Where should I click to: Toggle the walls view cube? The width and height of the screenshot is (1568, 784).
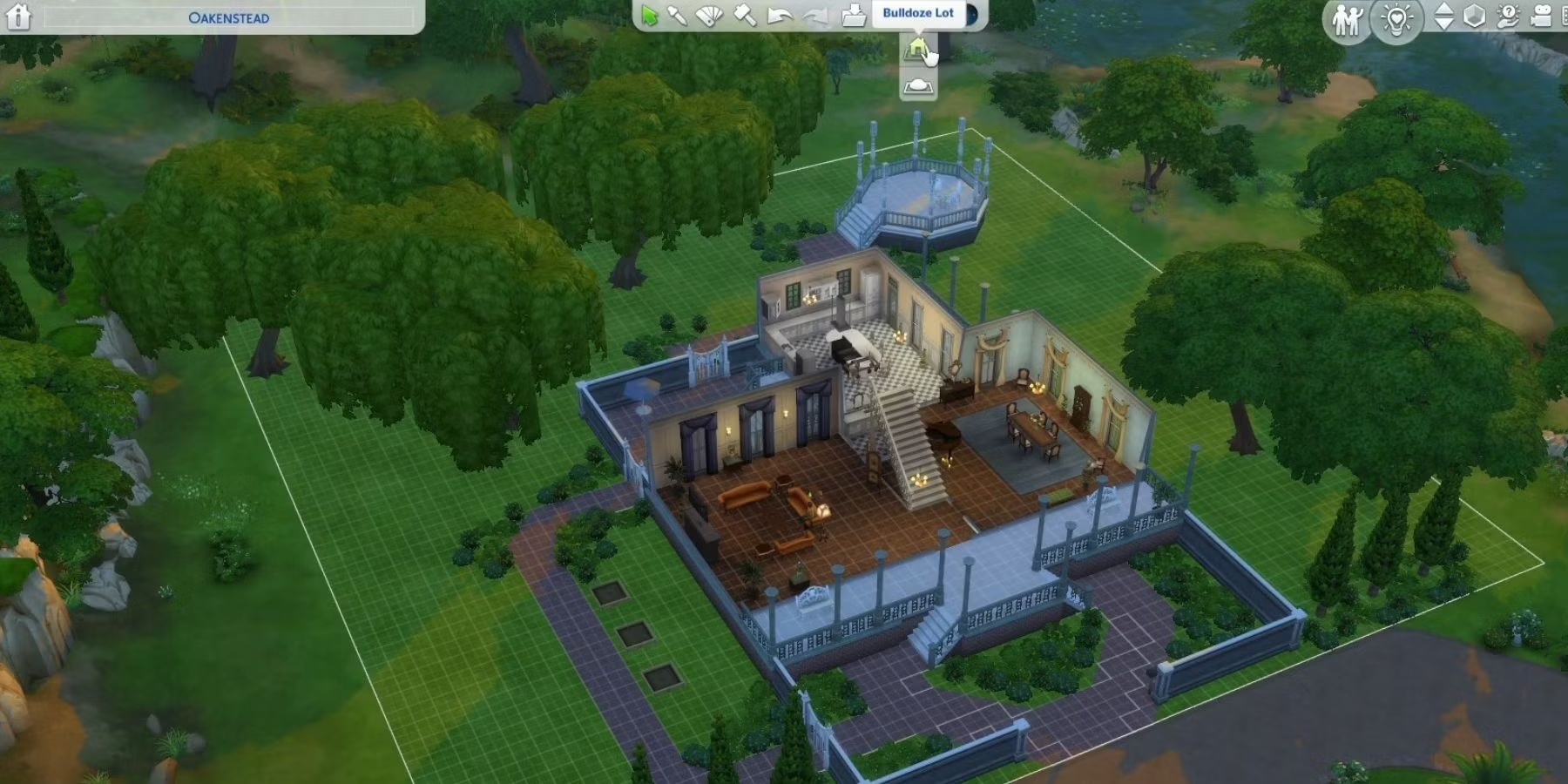pos(1474,17)
